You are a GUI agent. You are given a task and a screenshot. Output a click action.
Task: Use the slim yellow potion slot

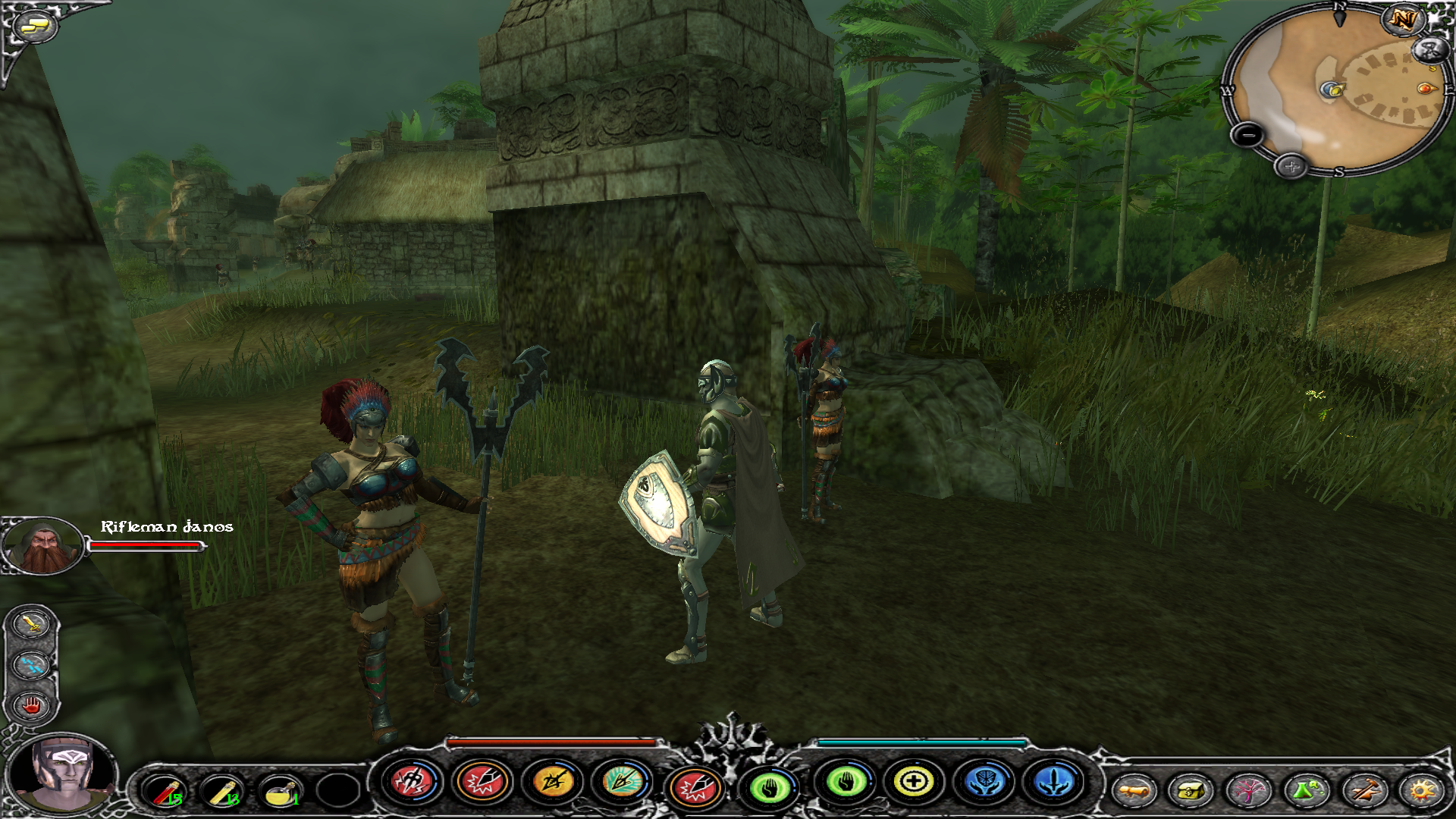tap(221, 792)
